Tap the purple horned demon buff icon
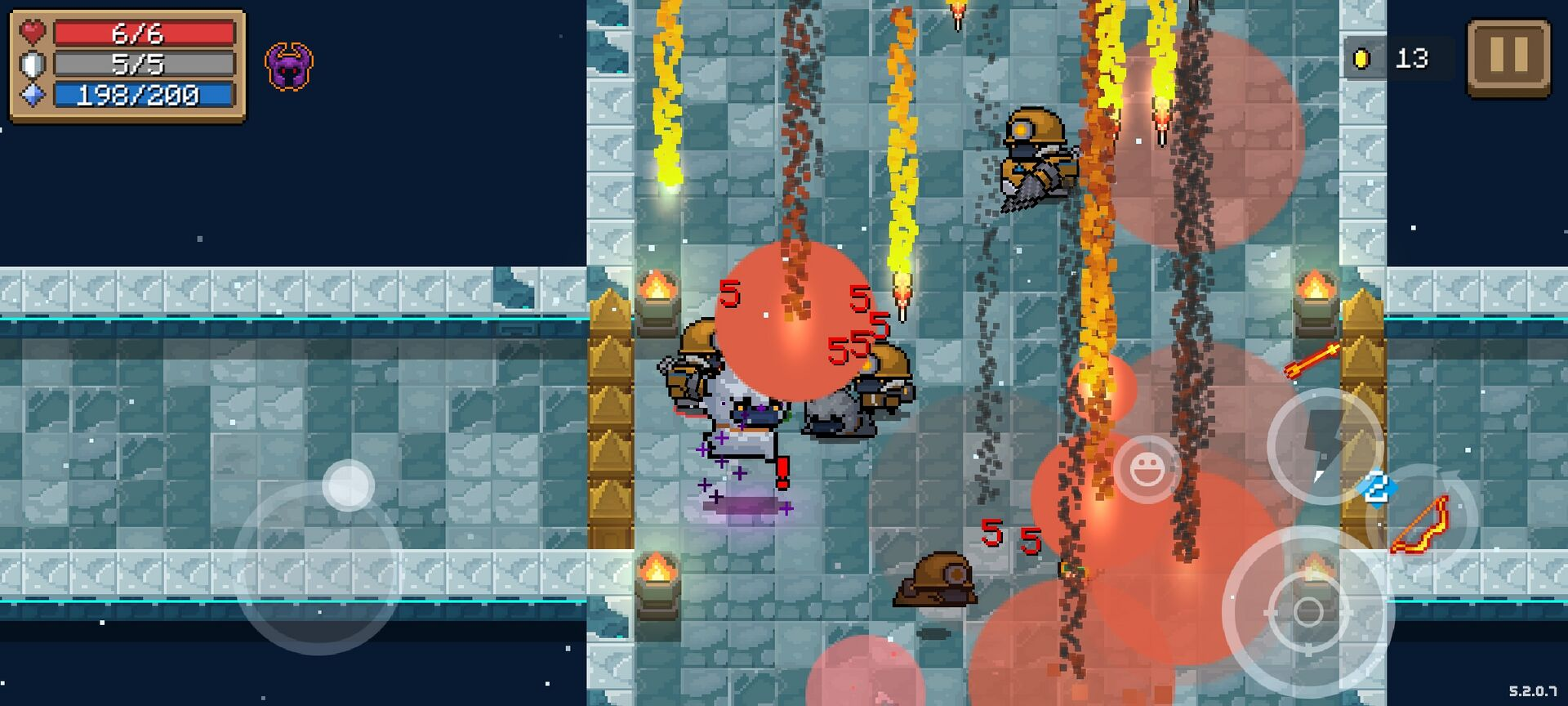Viewport: 1568px width, 706px height. click(x=289, y=66)
